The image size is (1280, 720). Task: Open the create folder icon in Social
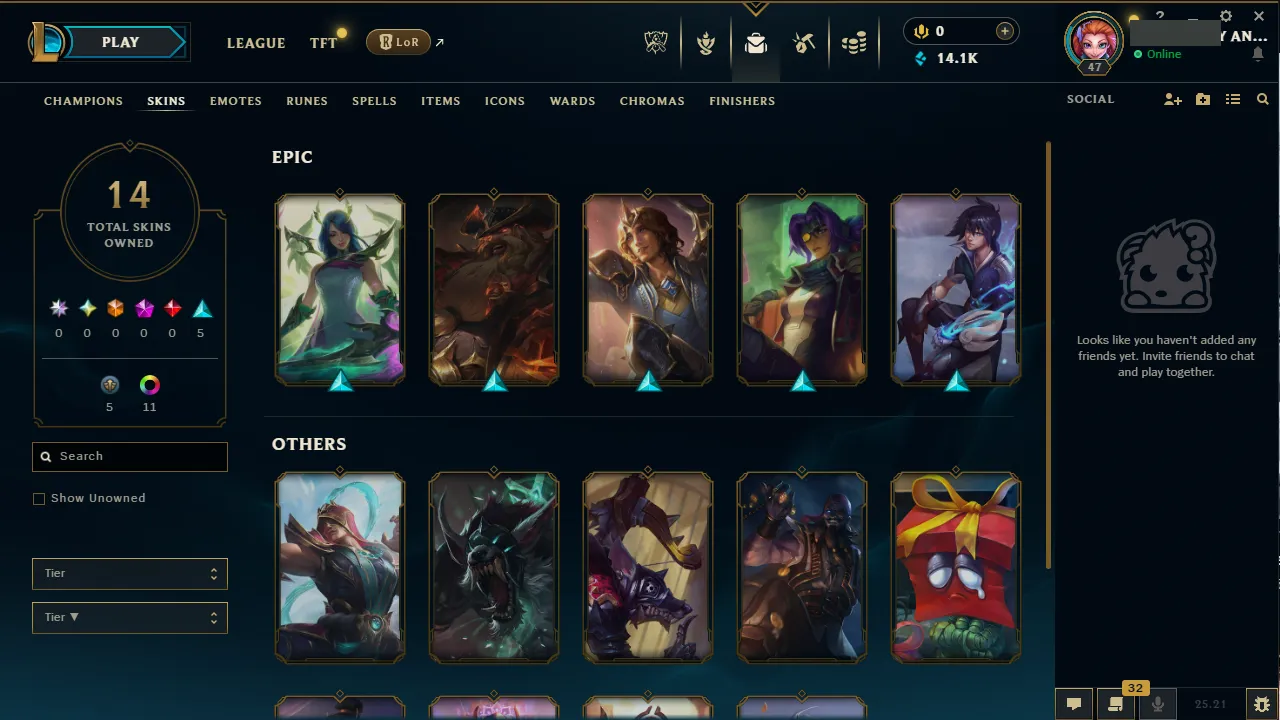[x=1202, y=99]
